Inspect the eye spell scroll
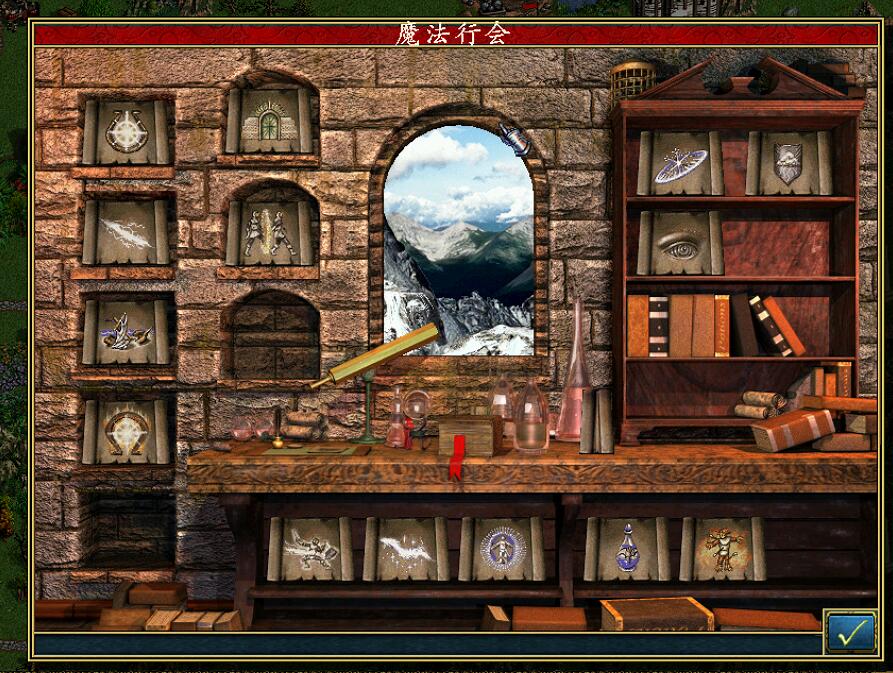The width and height of the screenshot is (893, 673). point(680,244)
